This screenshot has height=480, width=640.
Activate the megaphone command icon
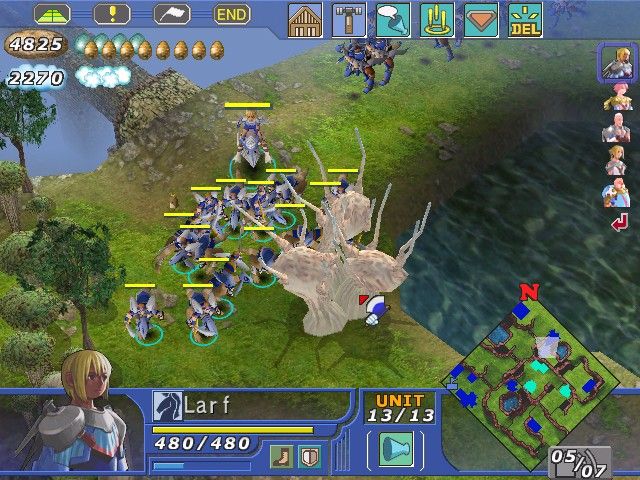pyautogui.click(x=393, y=20)
